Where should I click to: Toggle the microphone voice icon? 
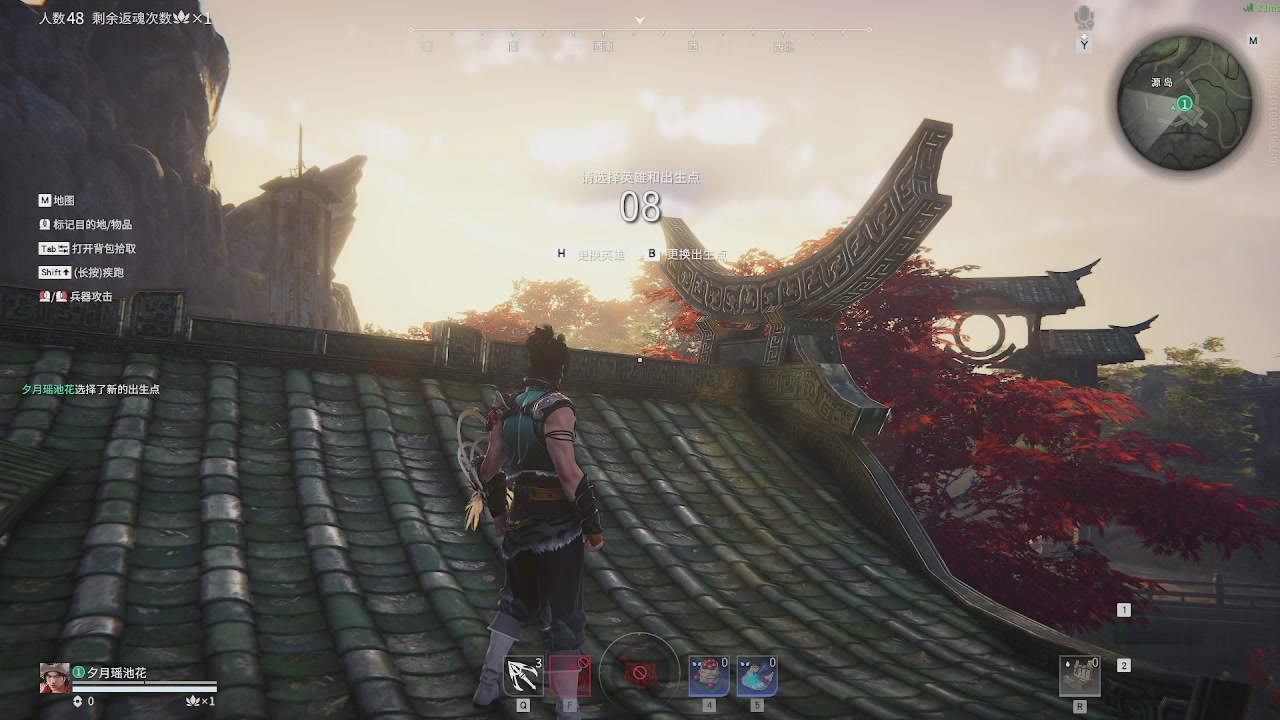(1084, 18)
